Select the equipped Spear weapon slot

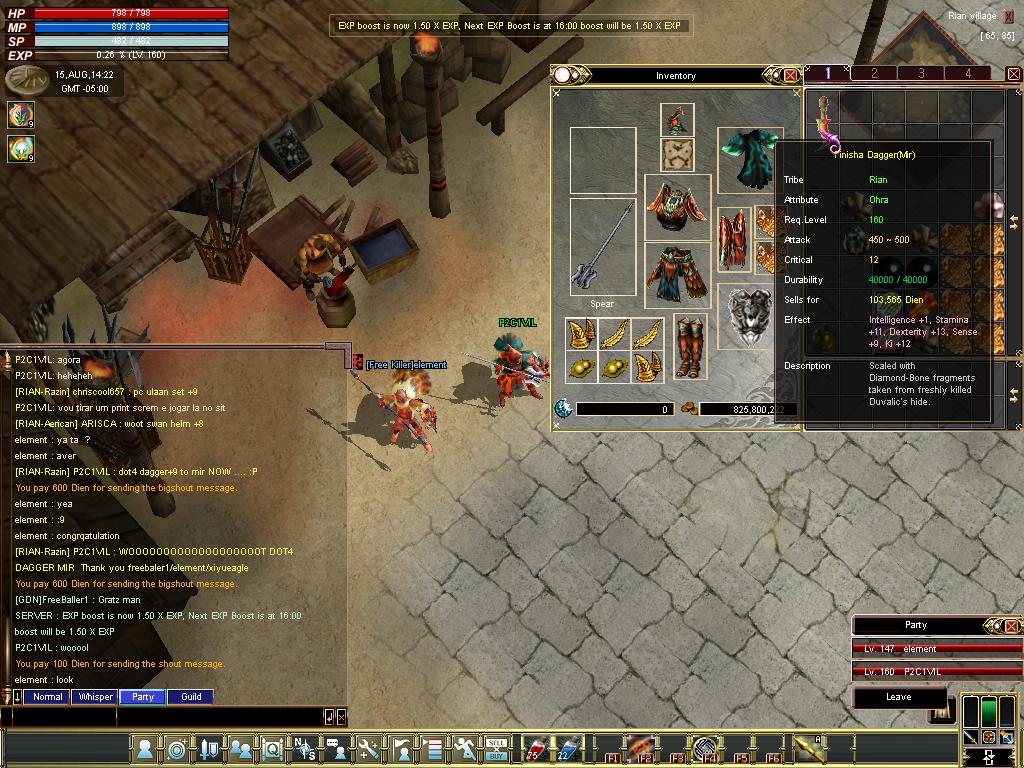coord(602,245)
